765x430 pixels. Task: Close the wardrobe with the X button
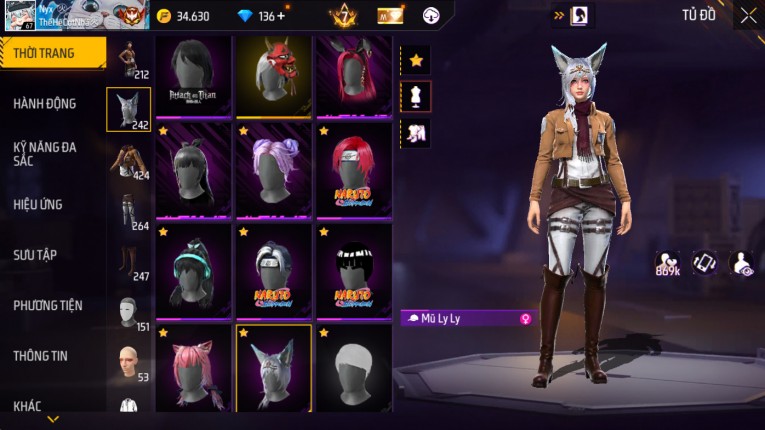(748, 15)
